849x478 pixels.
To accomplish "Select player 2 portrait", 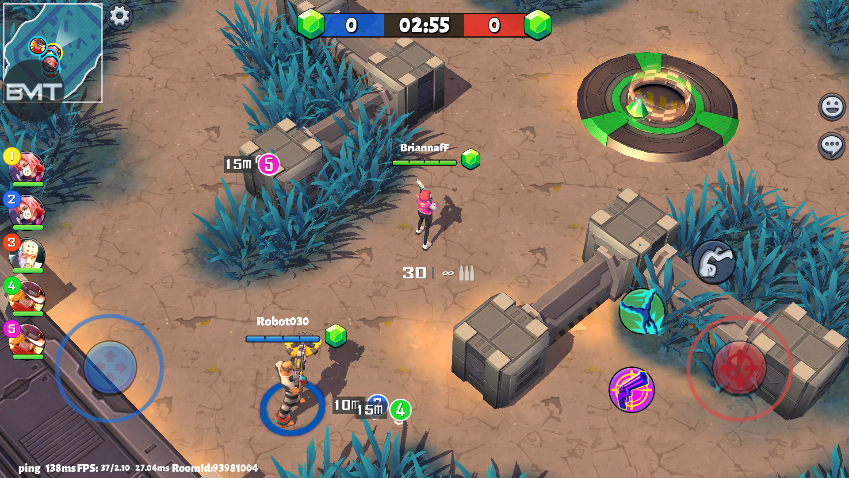I will tap(26, 210).
